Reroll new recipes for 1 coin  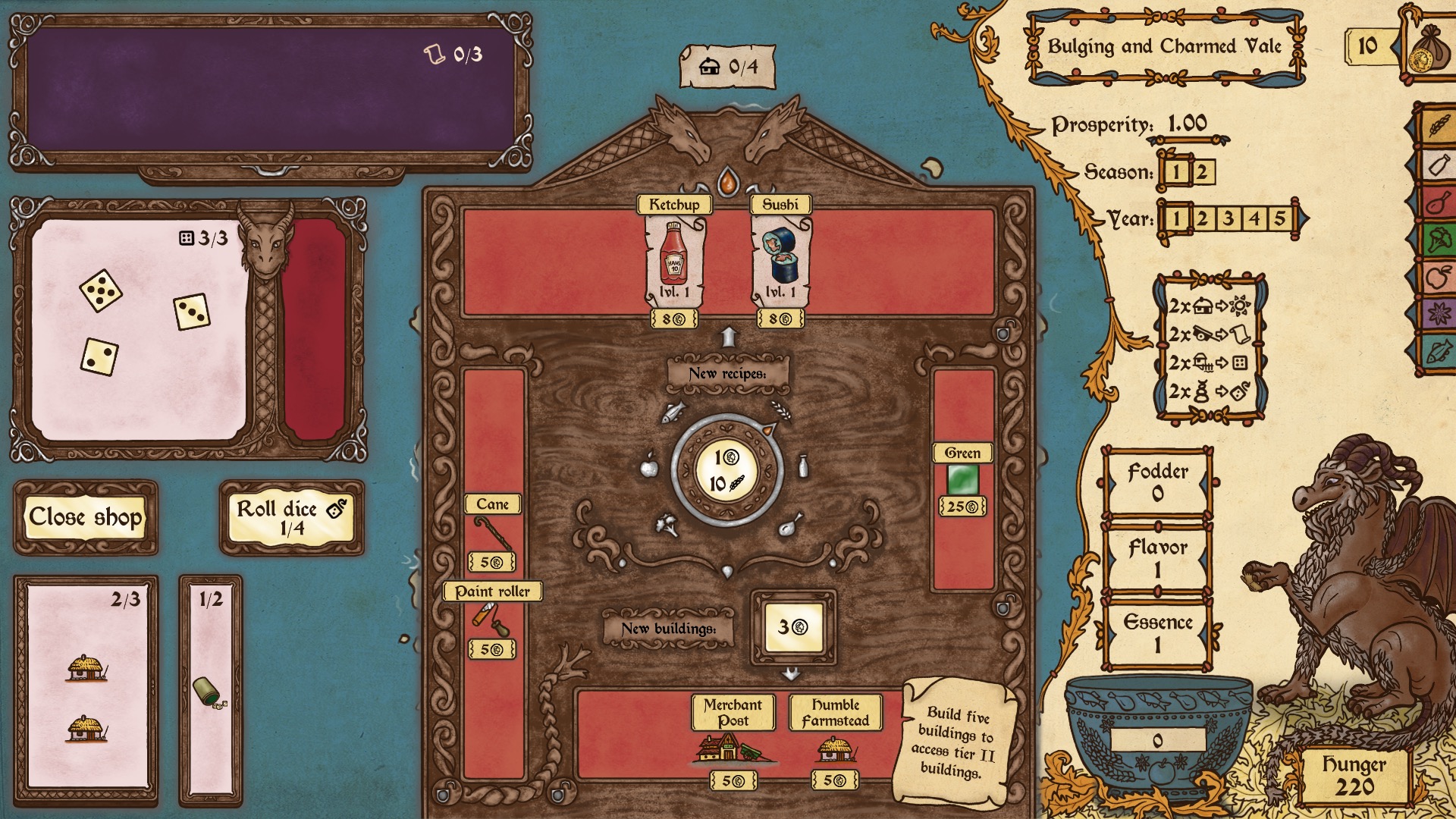pos(727,470)
